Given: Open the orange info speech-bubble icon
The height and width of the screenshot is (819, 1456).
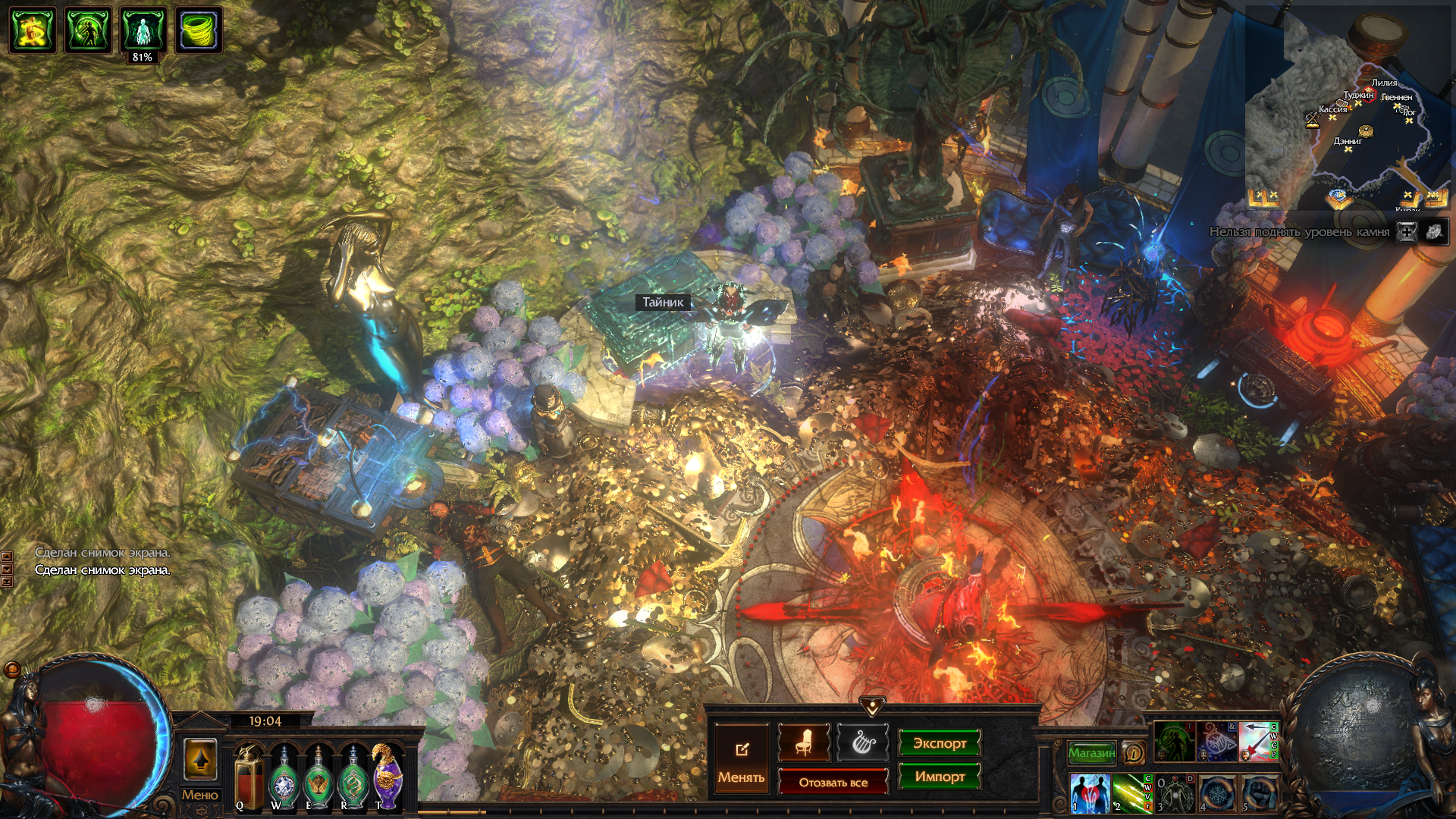Looking at the screenshot, I should click(1134, 752).
